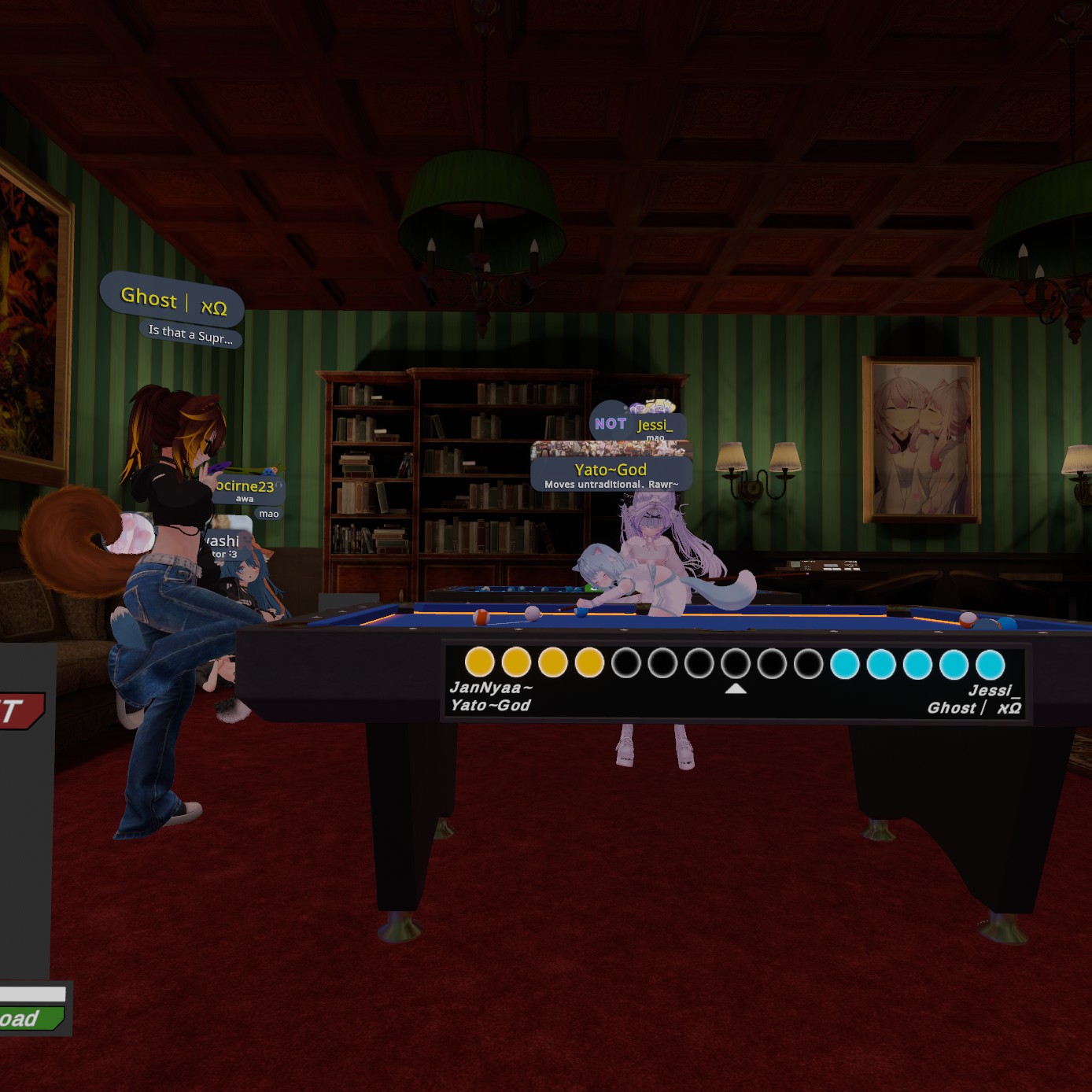Focus the white text field above Load
1092x1092 pixels.
pos(31,994)
